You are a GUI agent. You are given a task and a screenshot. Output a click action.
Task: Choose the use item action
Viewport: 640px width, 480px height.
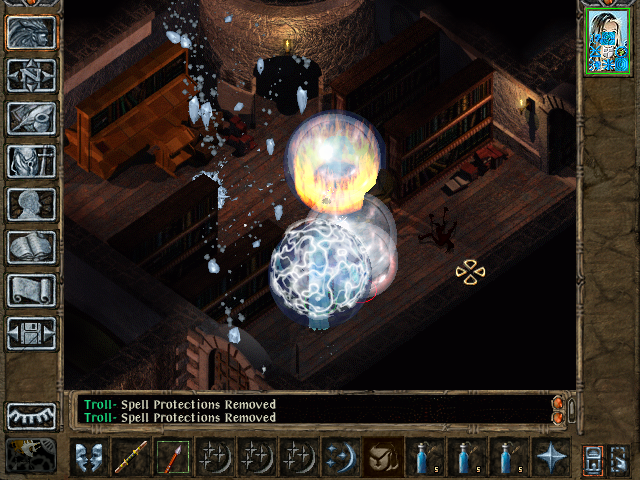tap(383, 456)
